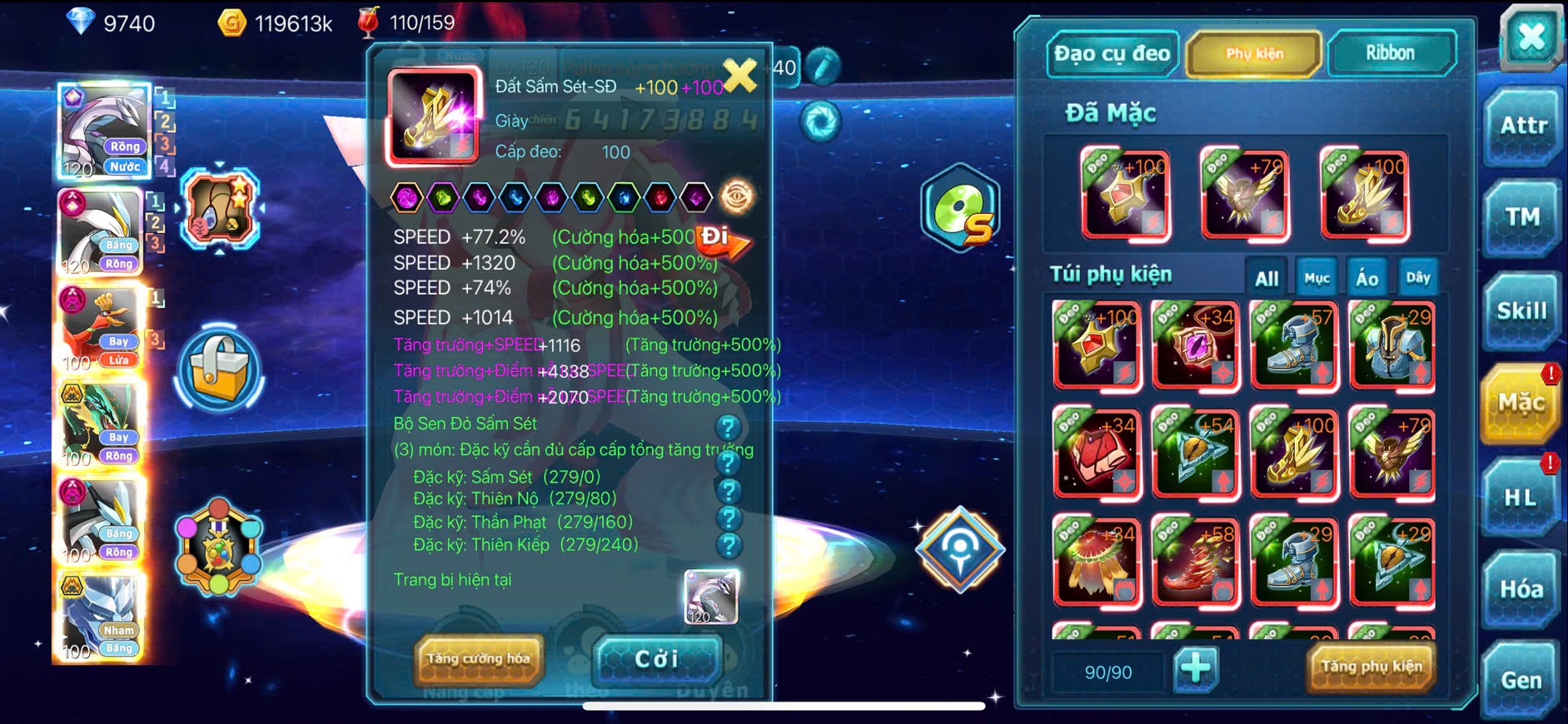Open the Attr side menu

click(1523, 126)
